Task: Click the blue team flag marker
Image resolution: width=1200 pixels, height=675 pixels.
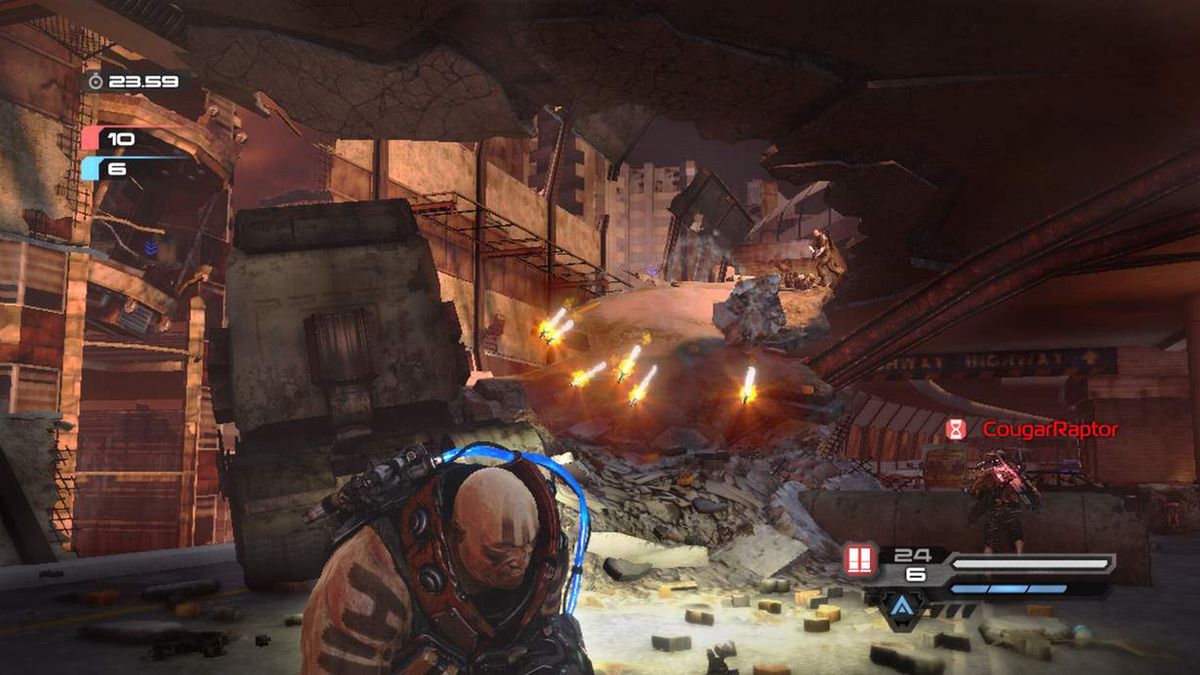Action: tap(92, 168)
